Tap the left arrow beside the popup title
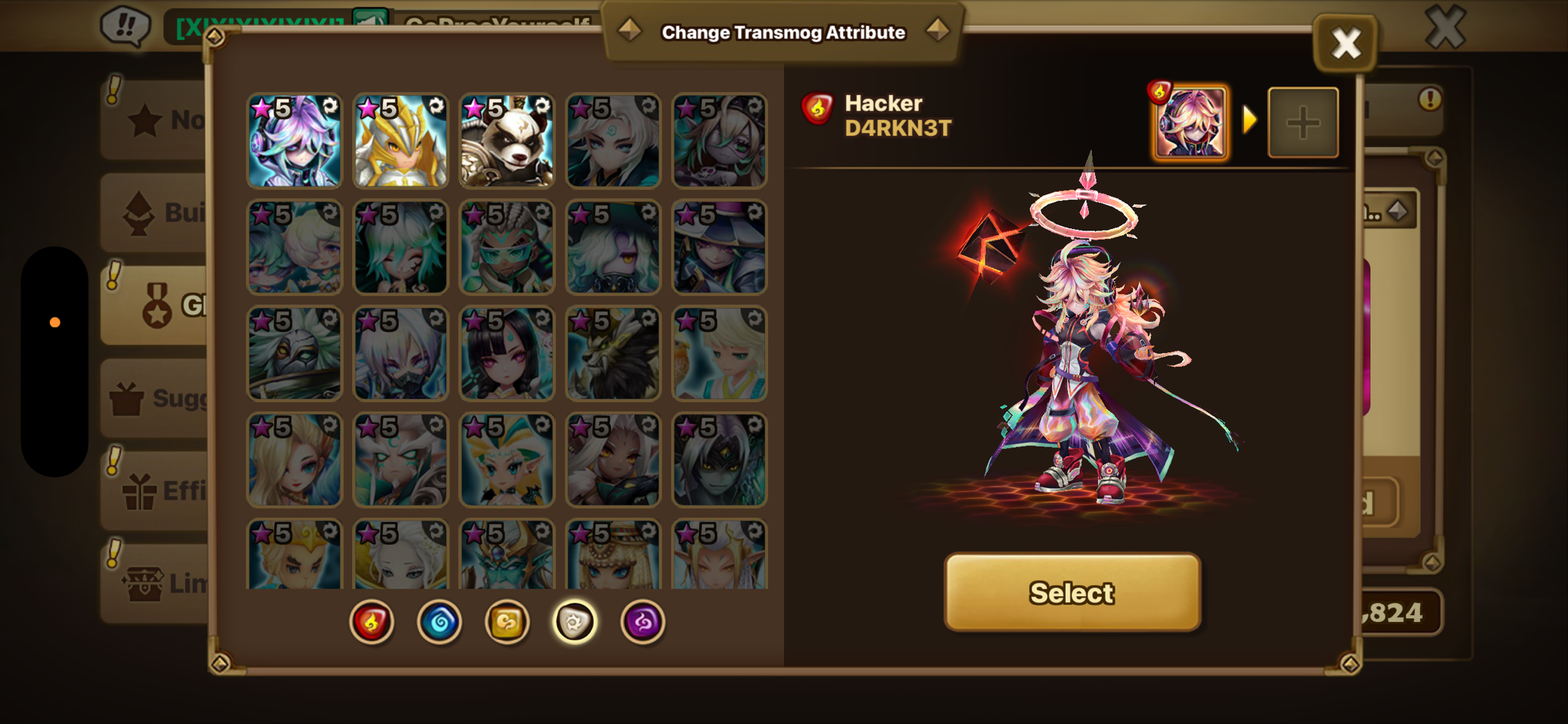 [x=629, y=31]
